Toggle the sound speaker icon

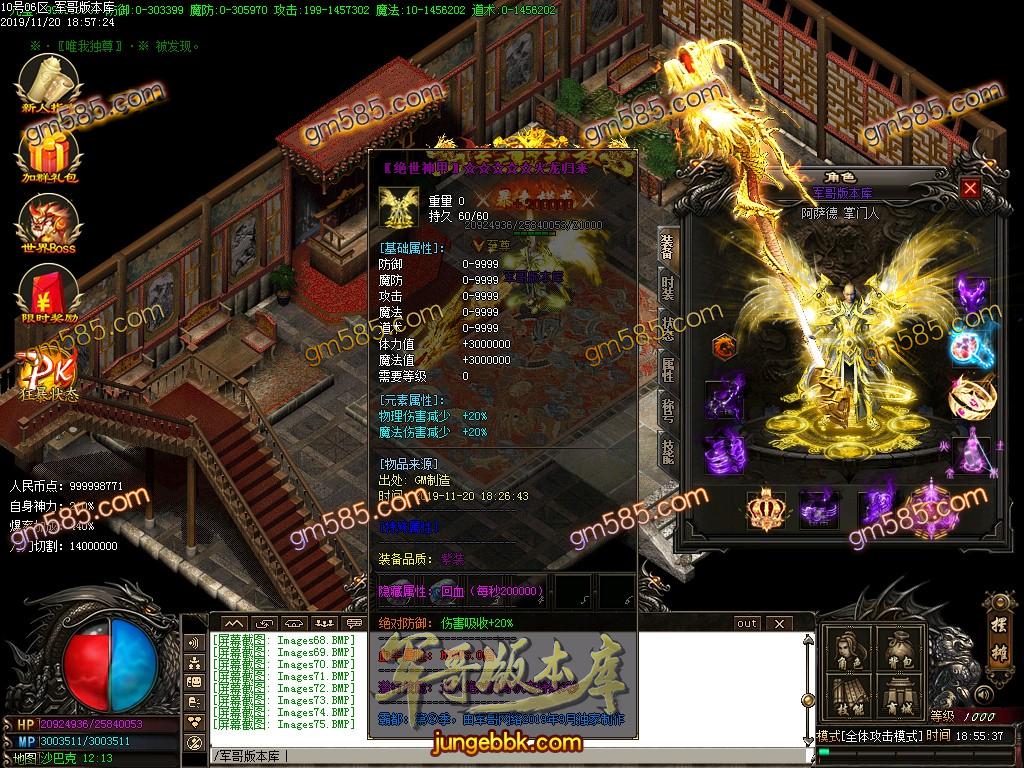(x=985, y=694)
